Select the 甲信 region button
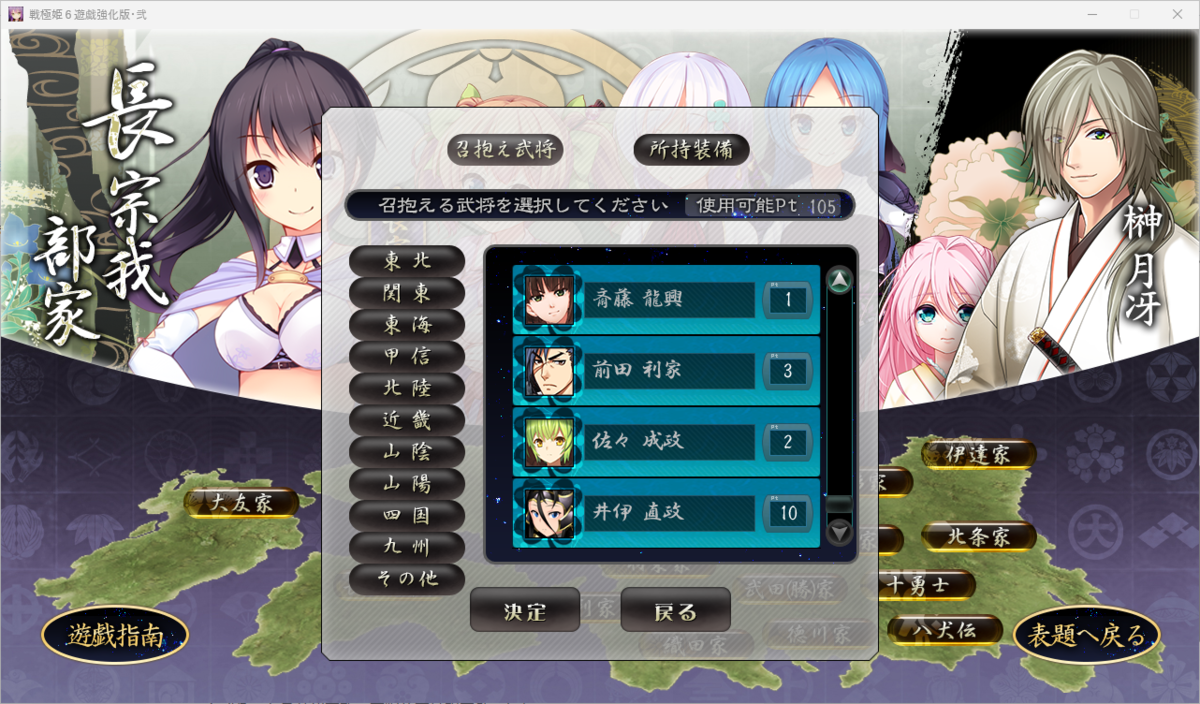The width and height of the screenshot is (1200, 704). click(407, 356)
